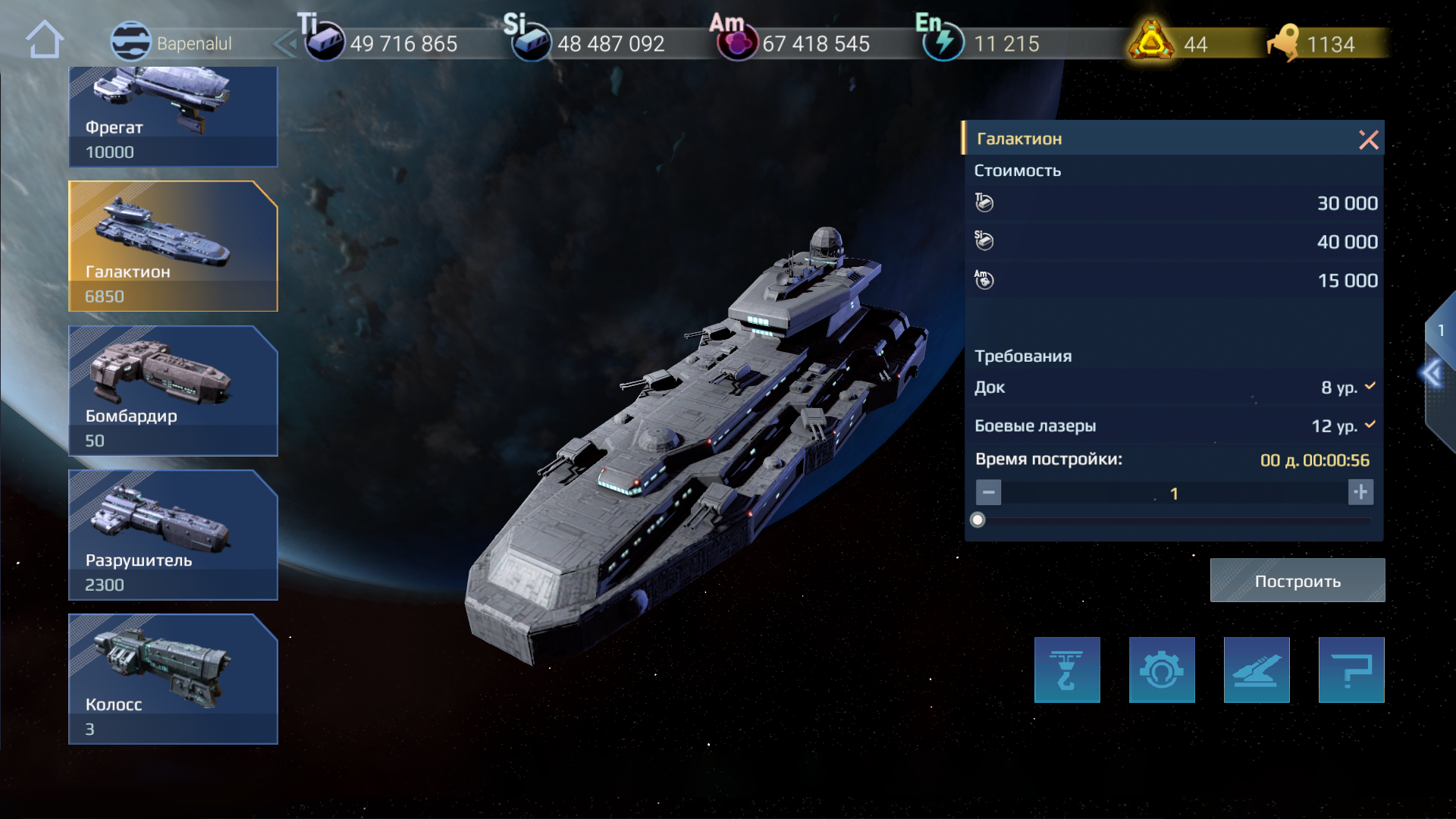Select the gear settings icon below Построить
Image resolution: width=1456 pixels, height=819 pixels.
click(x=1162, y=670)
